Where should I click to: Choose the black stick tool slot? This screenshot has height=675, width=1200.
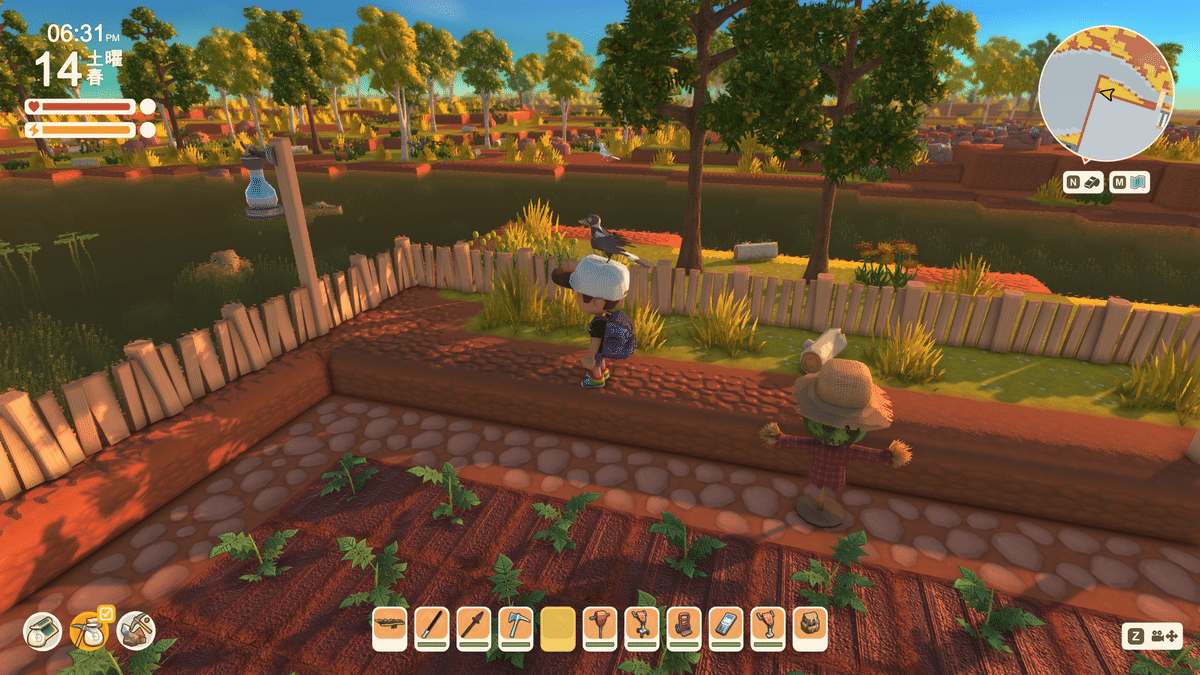click(x=431, y=628)
